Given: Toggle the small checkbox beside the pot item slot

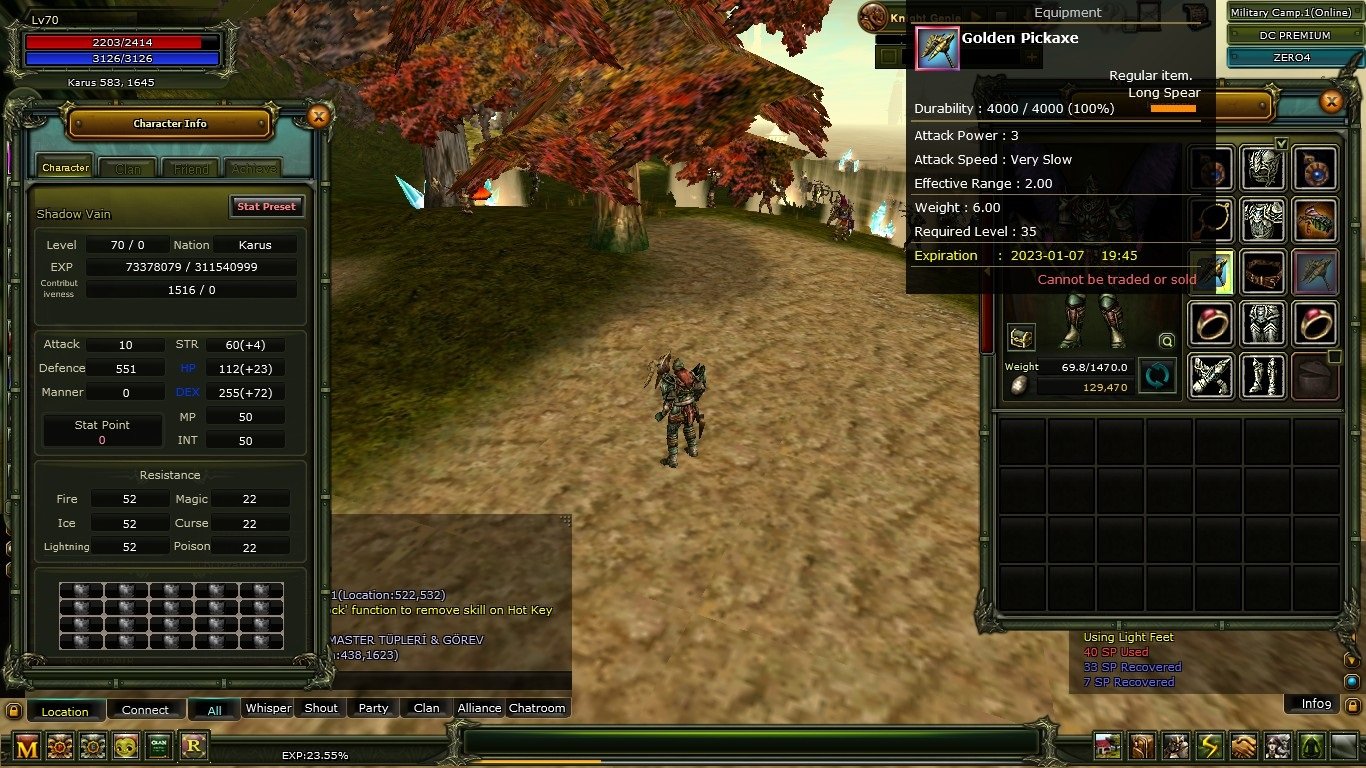Looking at the screenshot, I should point(1334,356).
